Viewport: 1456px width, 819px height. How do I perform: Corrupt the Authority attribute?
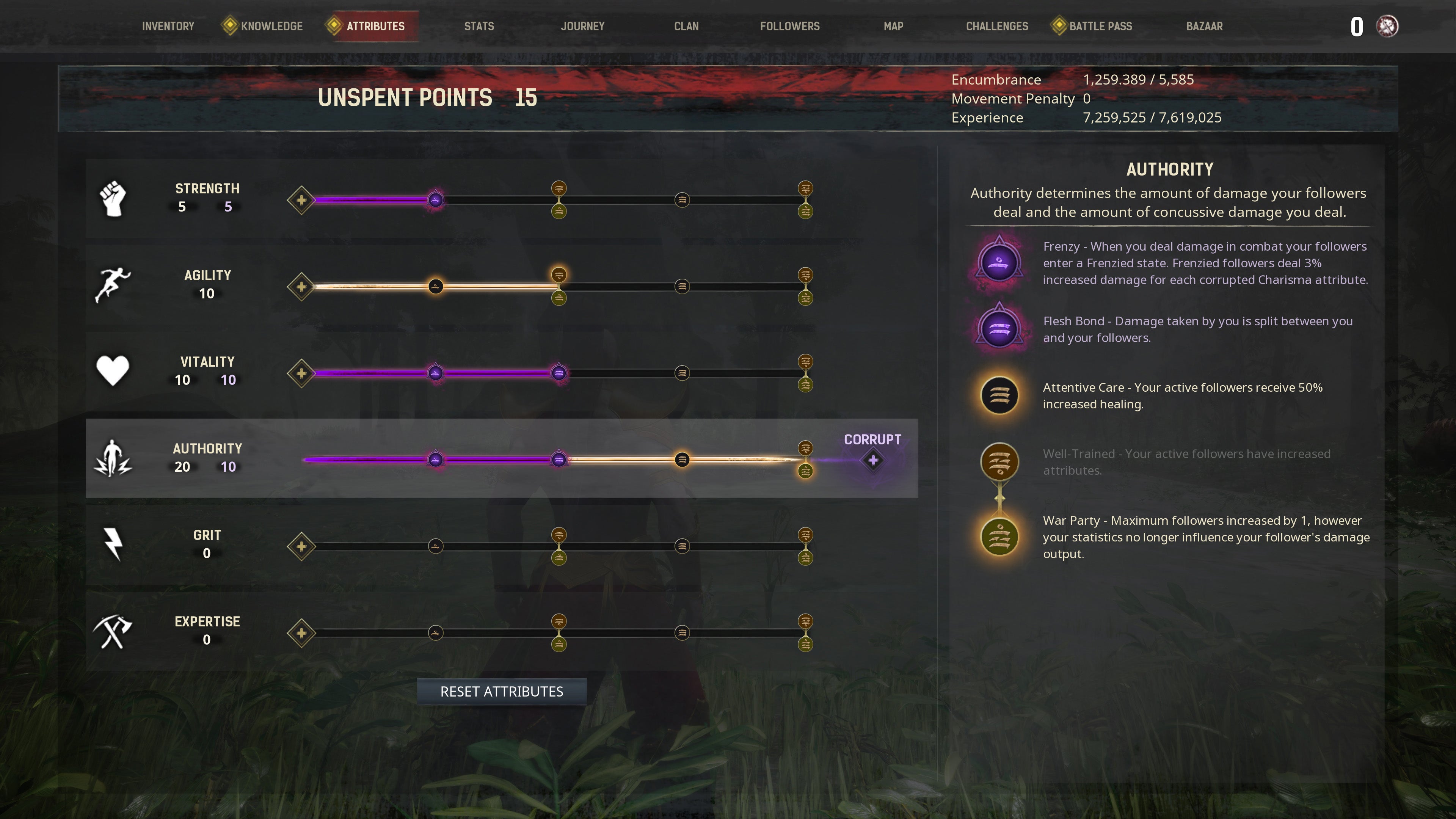pyautogui.click(x=873, y=460)
